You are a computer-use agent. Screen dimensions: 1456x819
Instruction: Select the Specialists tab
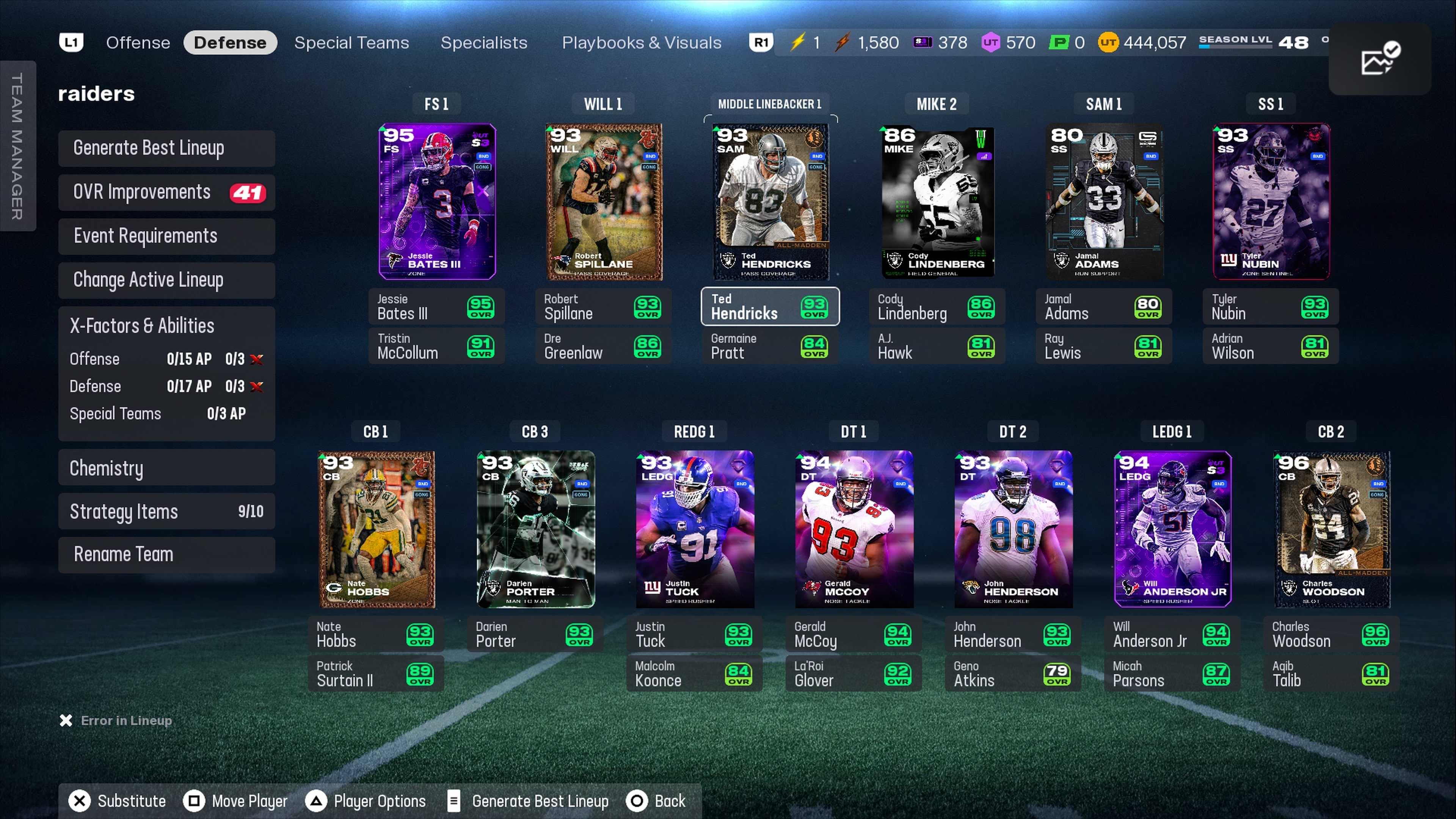(x=483, y=42)
